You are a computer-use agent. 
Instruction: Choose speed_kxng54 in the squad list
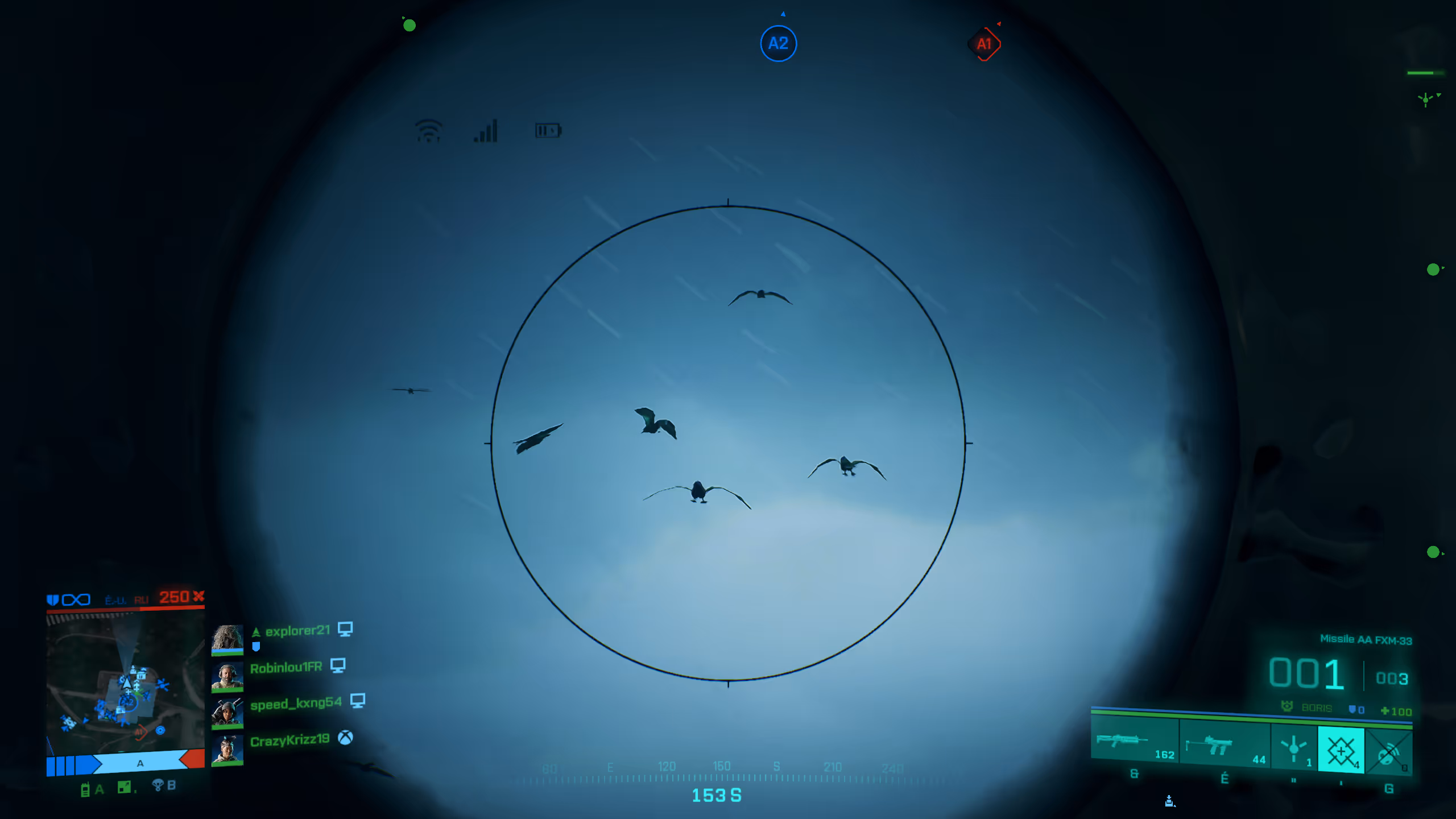pyautogui.click(x=296, y=704)
